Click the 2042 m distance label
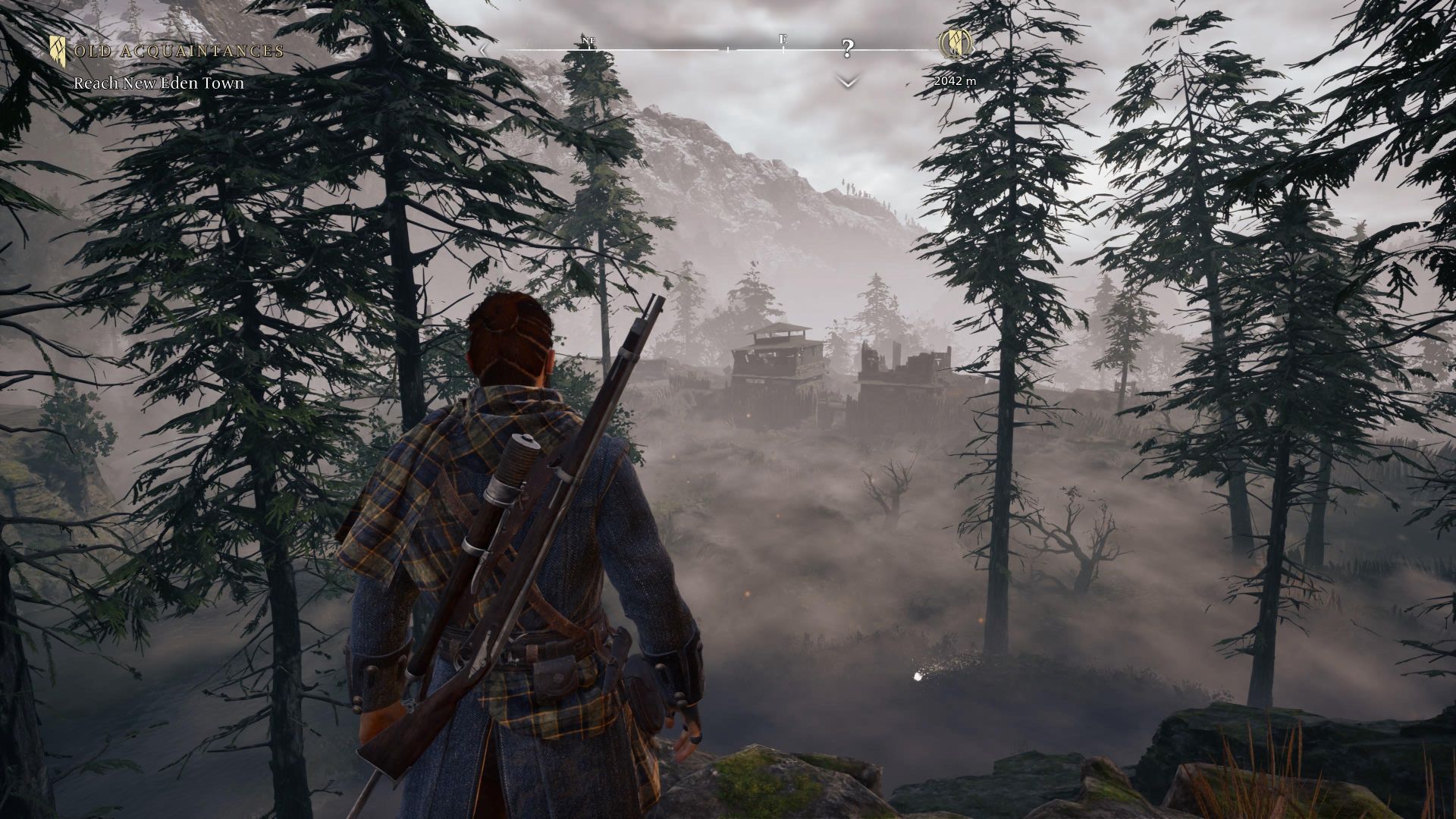 click(x=954, y=79)
